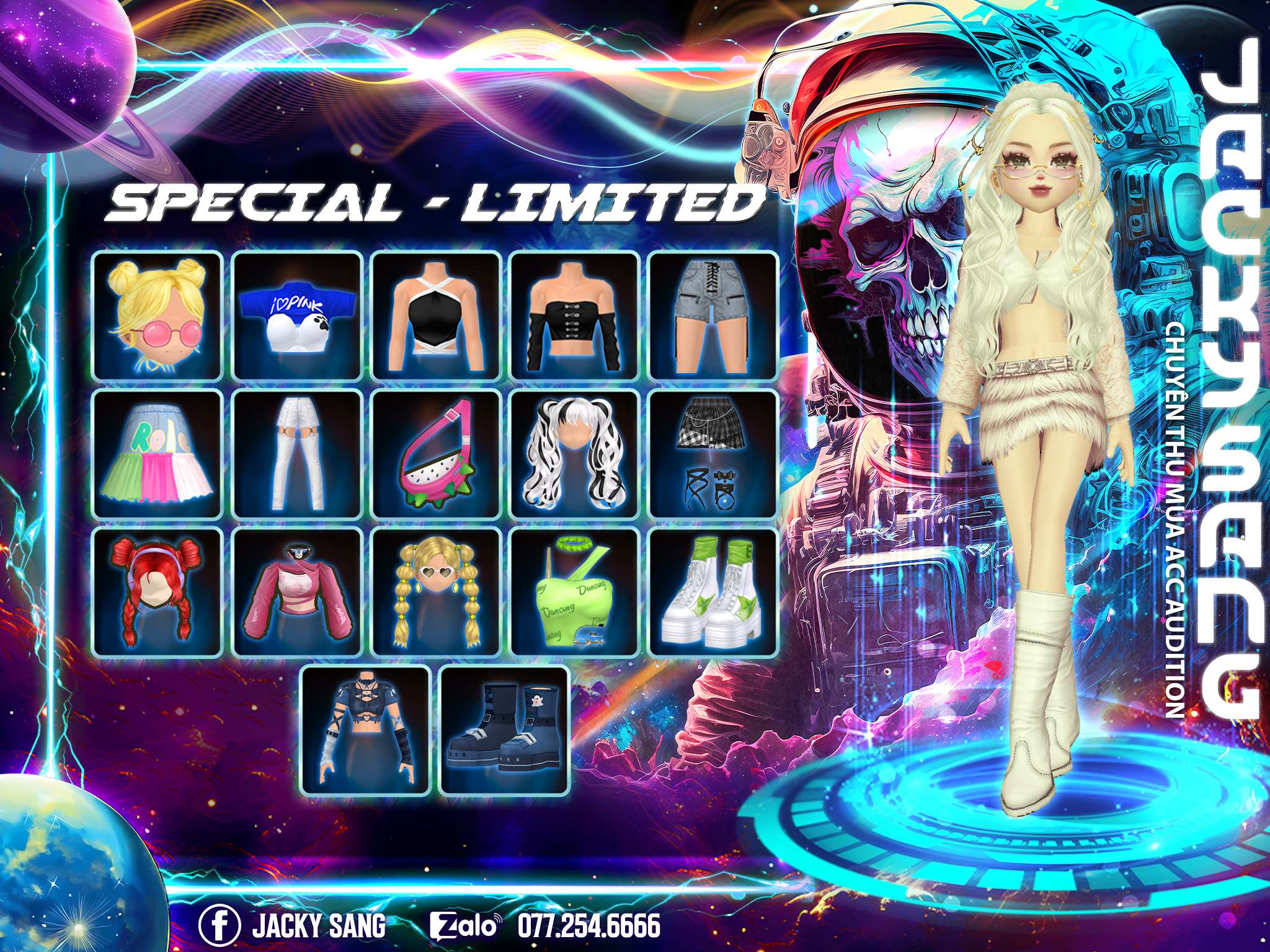1270x952 pixels.
Task: Choose the pink long-sleeve crop top
Action: (x=297, y=591)
